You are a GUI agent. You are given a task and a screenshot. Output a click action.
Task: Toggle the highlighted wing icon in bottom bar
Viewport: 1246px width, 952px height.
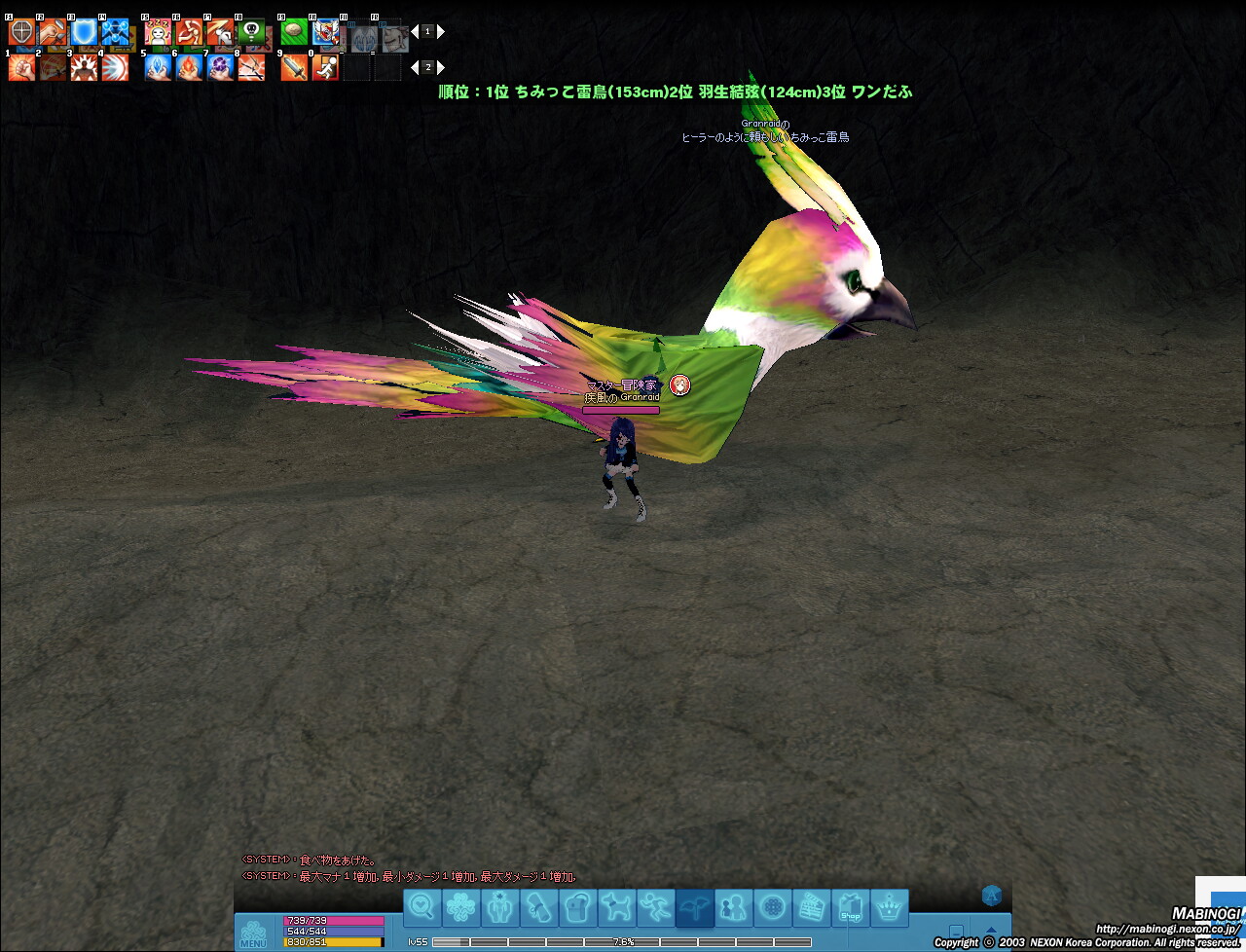[x=695, y=908]
